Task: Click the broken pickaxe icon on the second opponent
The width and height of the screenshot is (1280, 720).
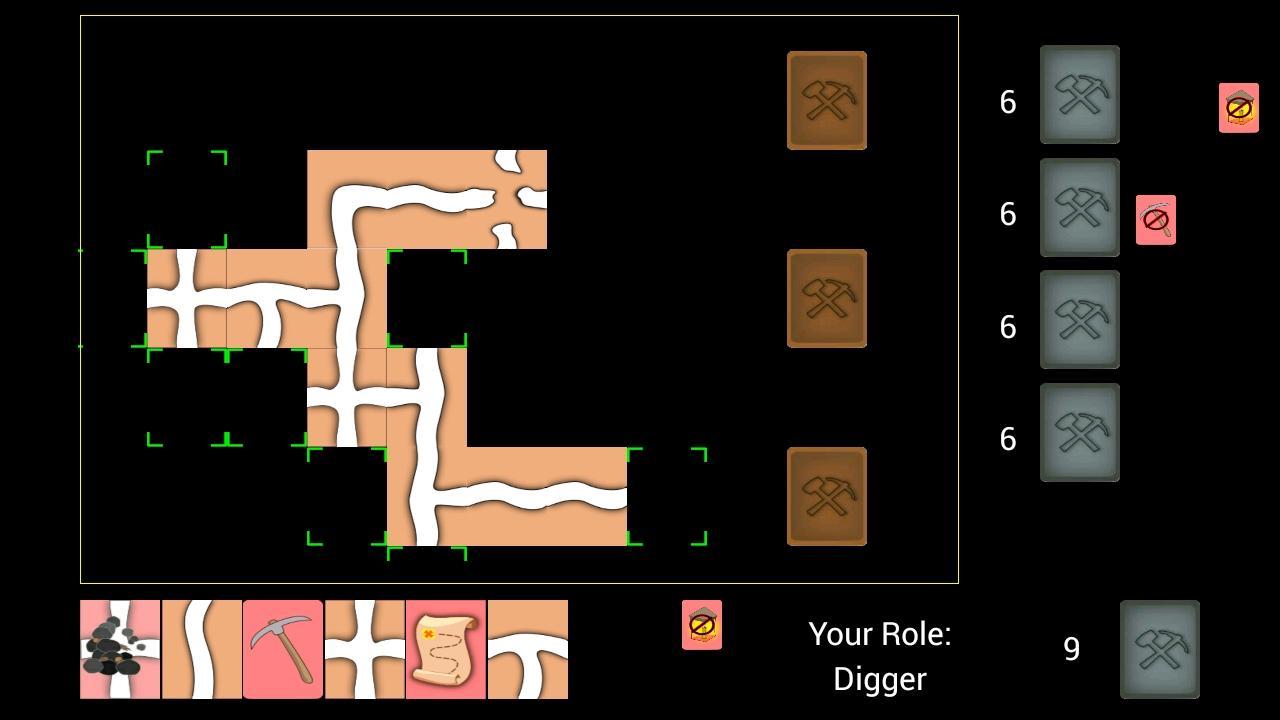Action: (1156, 218)
